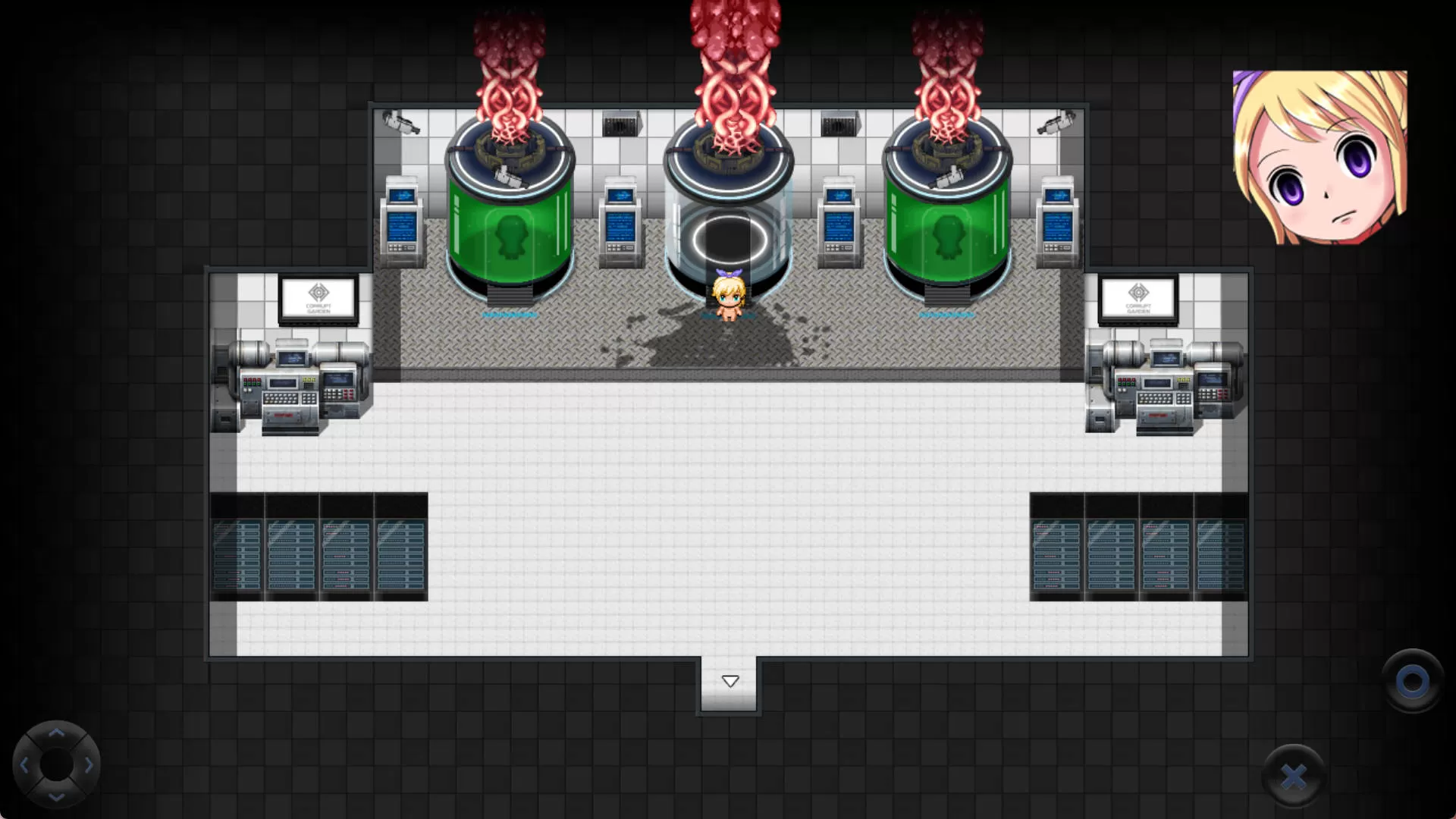Tap the left arrow on the virtual d-pad
The height and width of the screenshot is (819, 1456).
[x=24, y=765]
